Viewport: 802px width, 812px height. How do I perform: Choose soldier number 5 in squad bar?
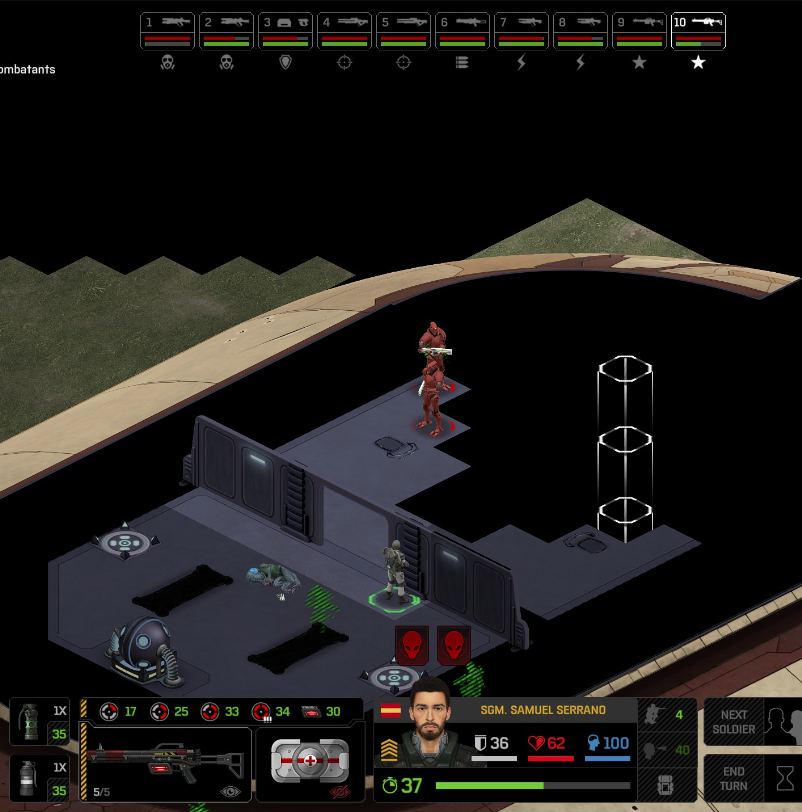click(x=403, y=31)
